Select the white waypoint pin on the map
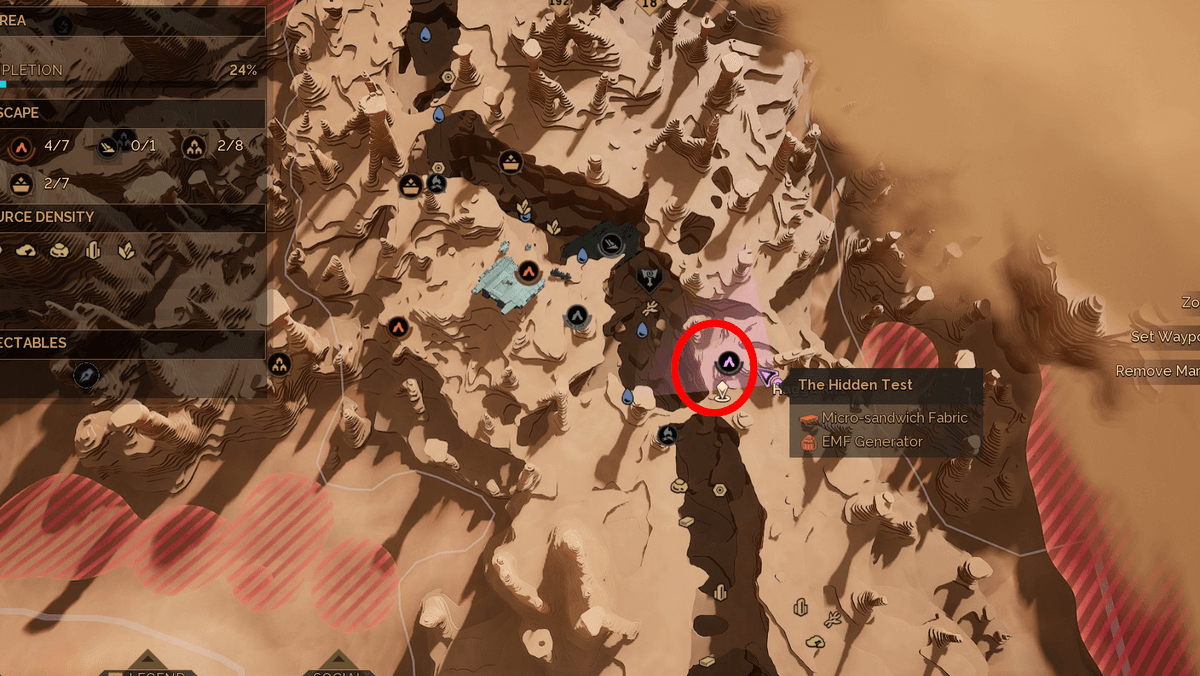The height and width of the screenshot is (676, 1200). (x=721, y=389)
